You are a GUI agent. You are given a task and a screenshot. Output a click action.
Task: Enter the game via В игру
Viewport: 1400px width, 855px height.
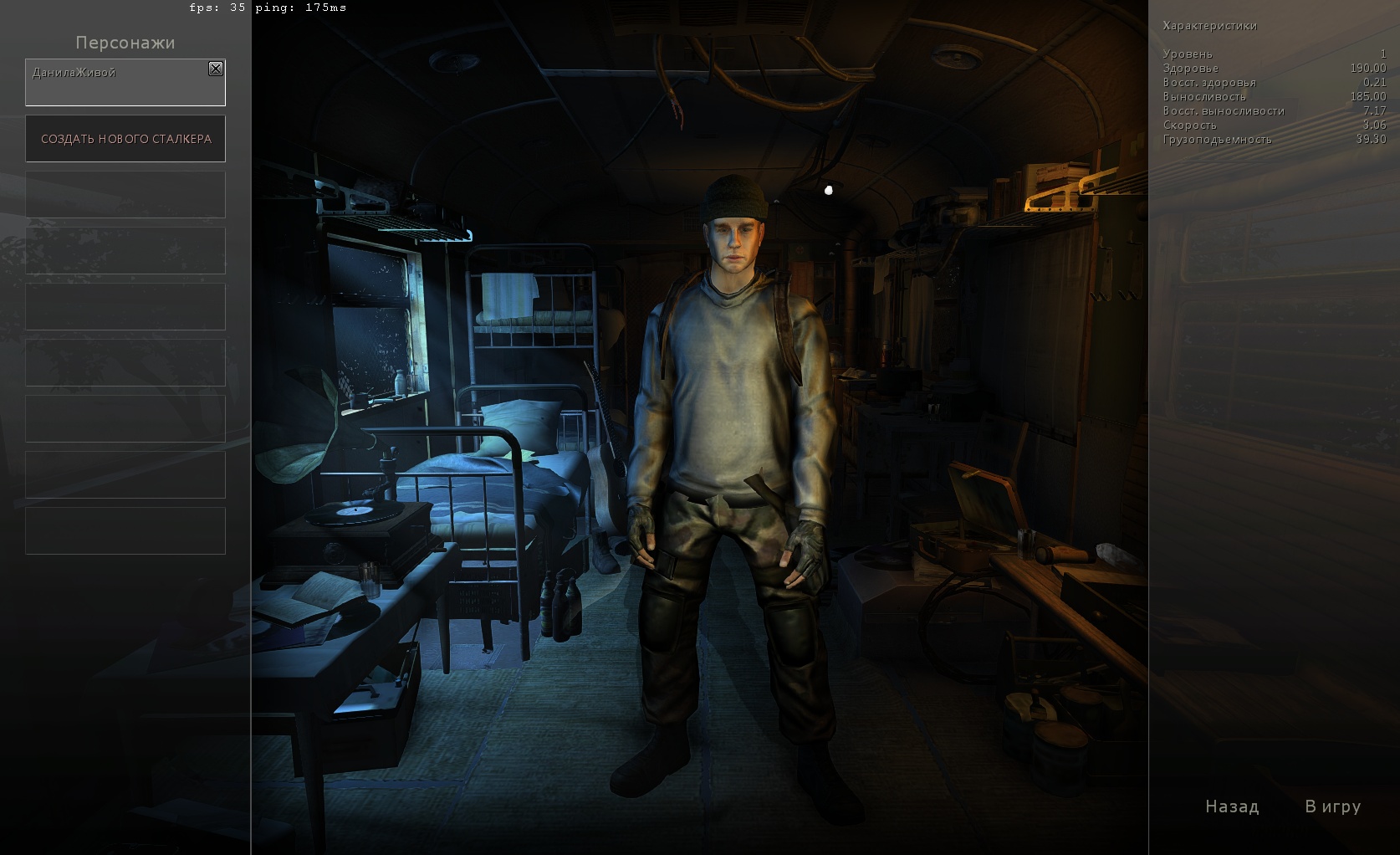1332,806
